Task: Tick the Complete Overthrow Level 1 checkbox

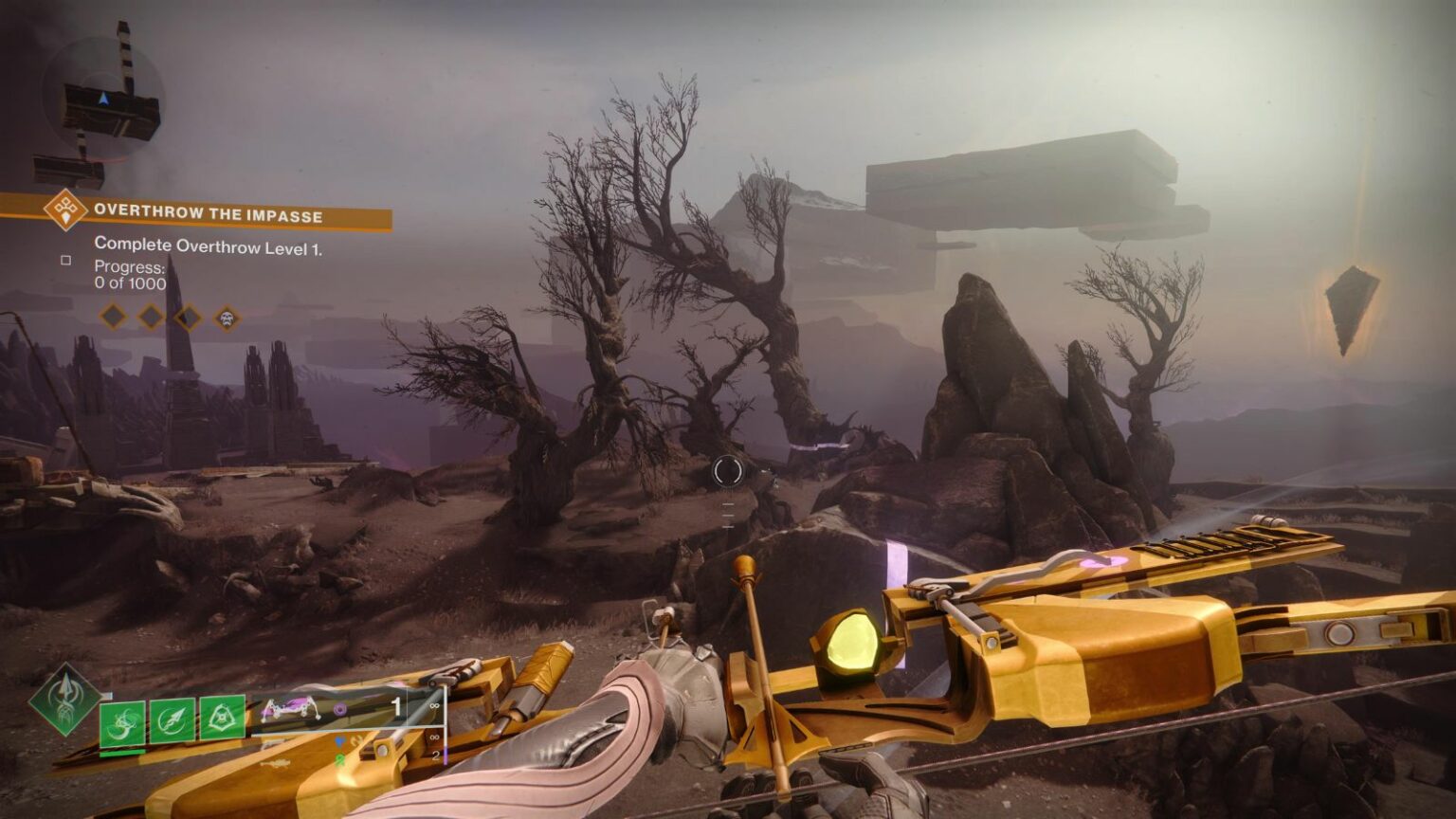Action: [x=65, y=260]
